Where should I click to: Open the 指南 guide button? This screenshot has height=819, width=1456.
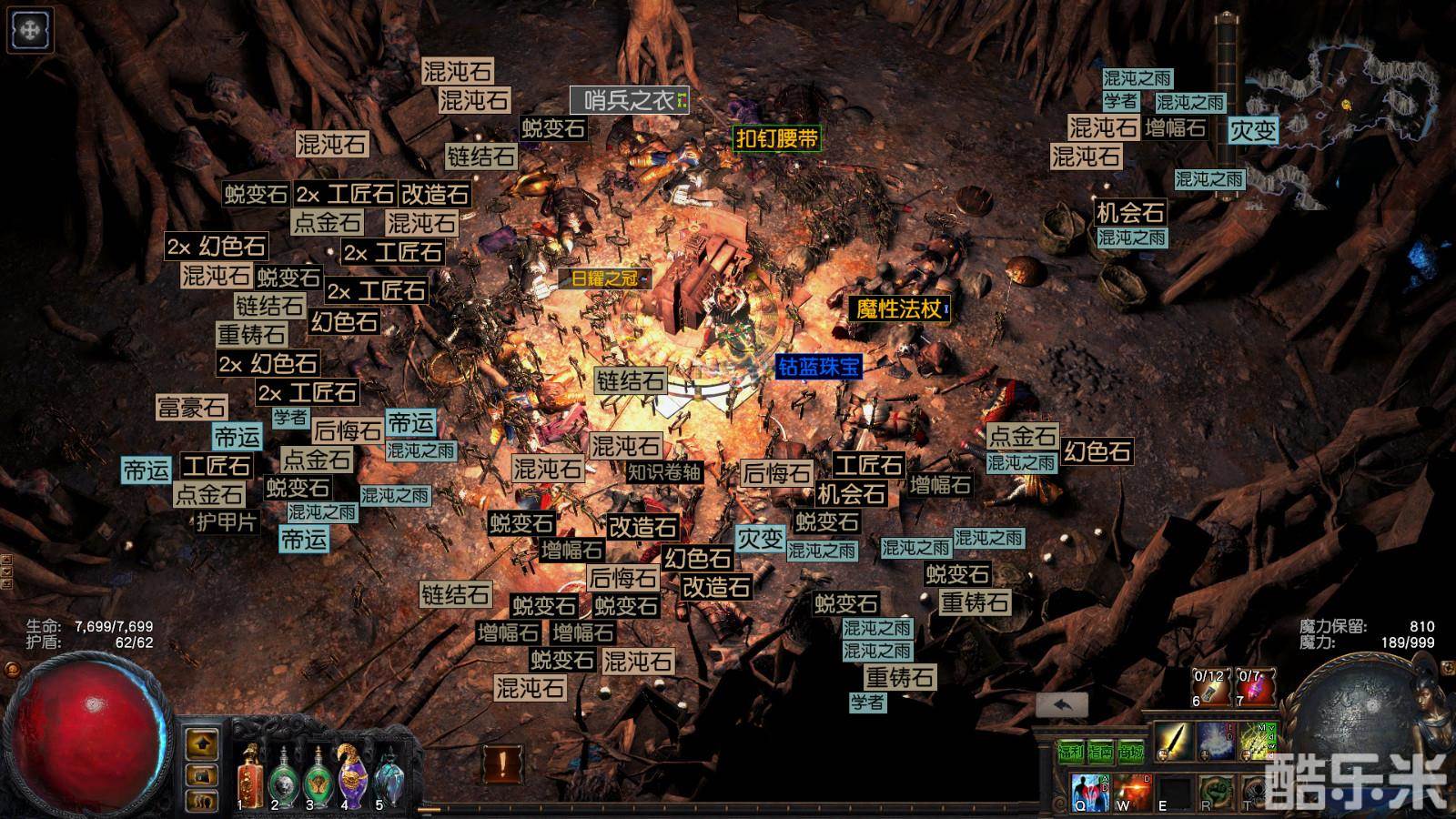(1101, 752)
